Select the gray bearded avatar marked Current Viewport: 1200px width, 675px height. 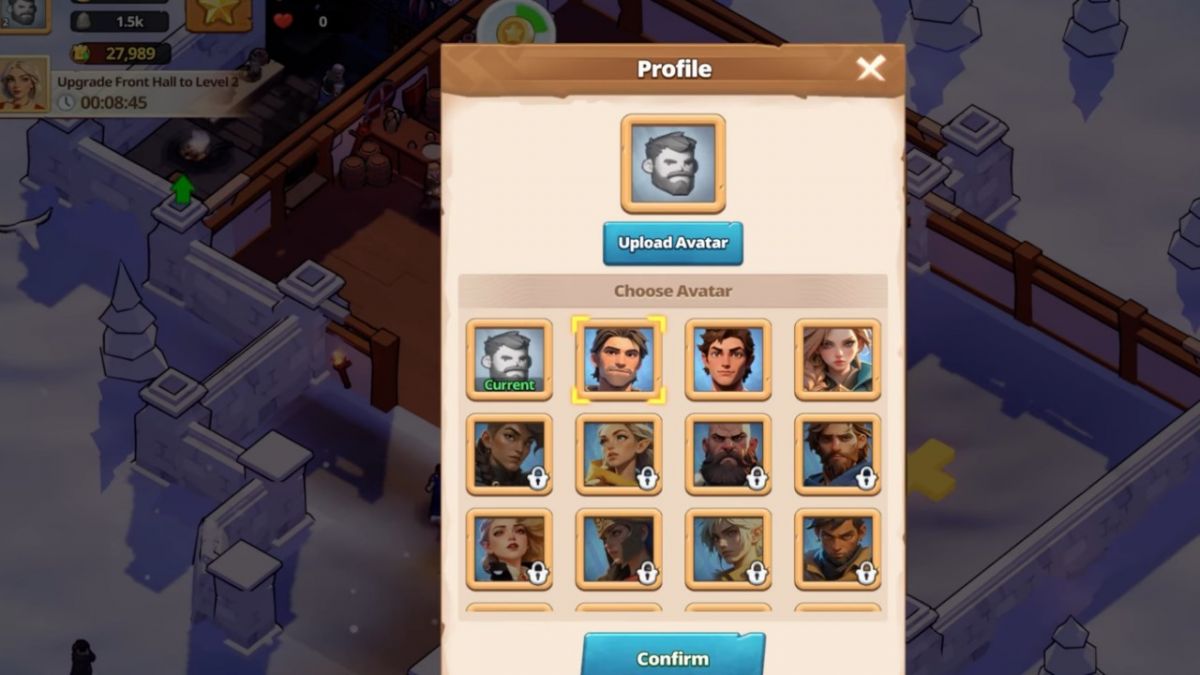[509, 360]
